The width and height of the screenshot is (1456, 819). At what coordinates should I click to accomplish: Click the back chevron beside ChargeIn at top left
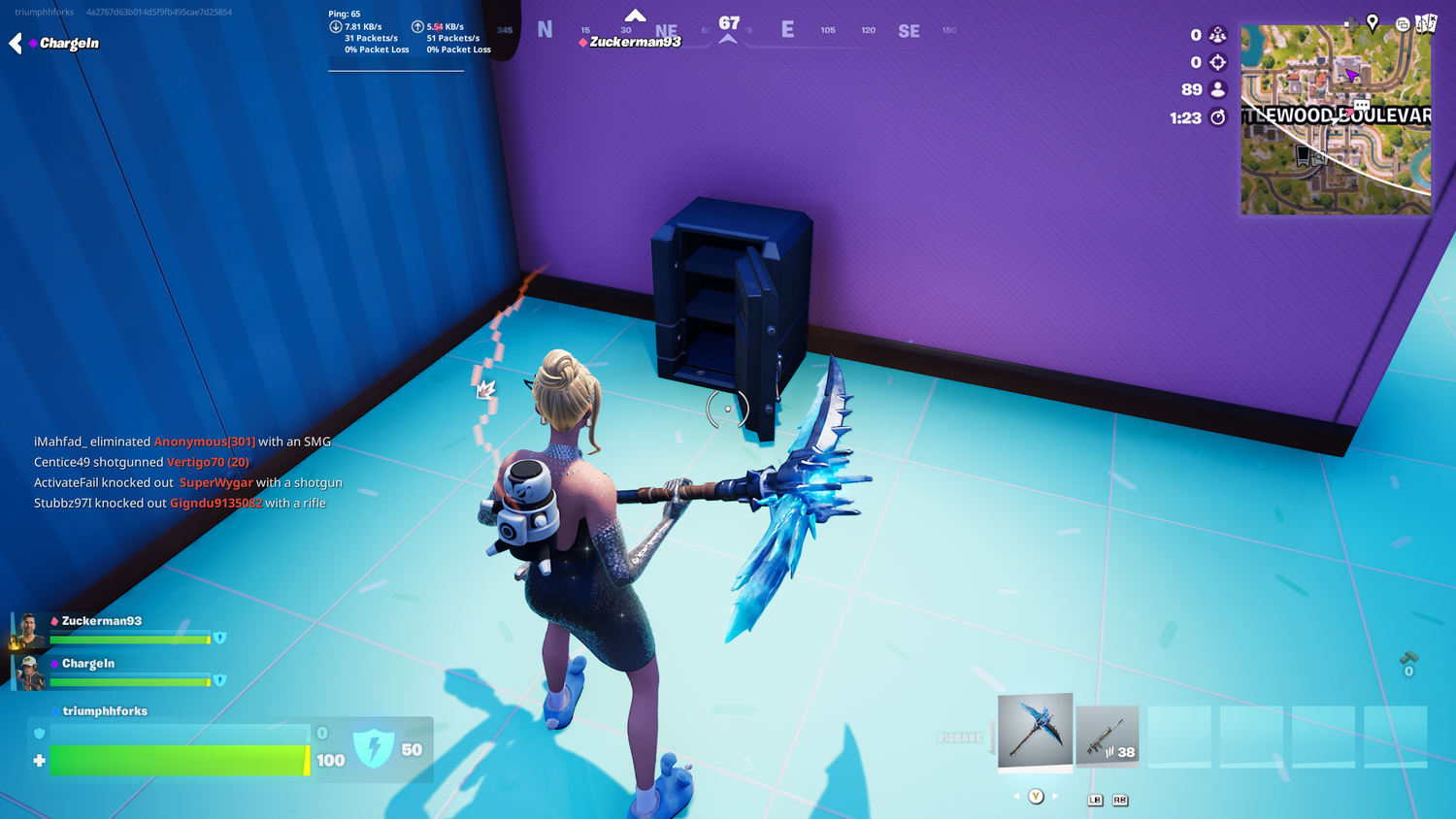click(14, 43)
